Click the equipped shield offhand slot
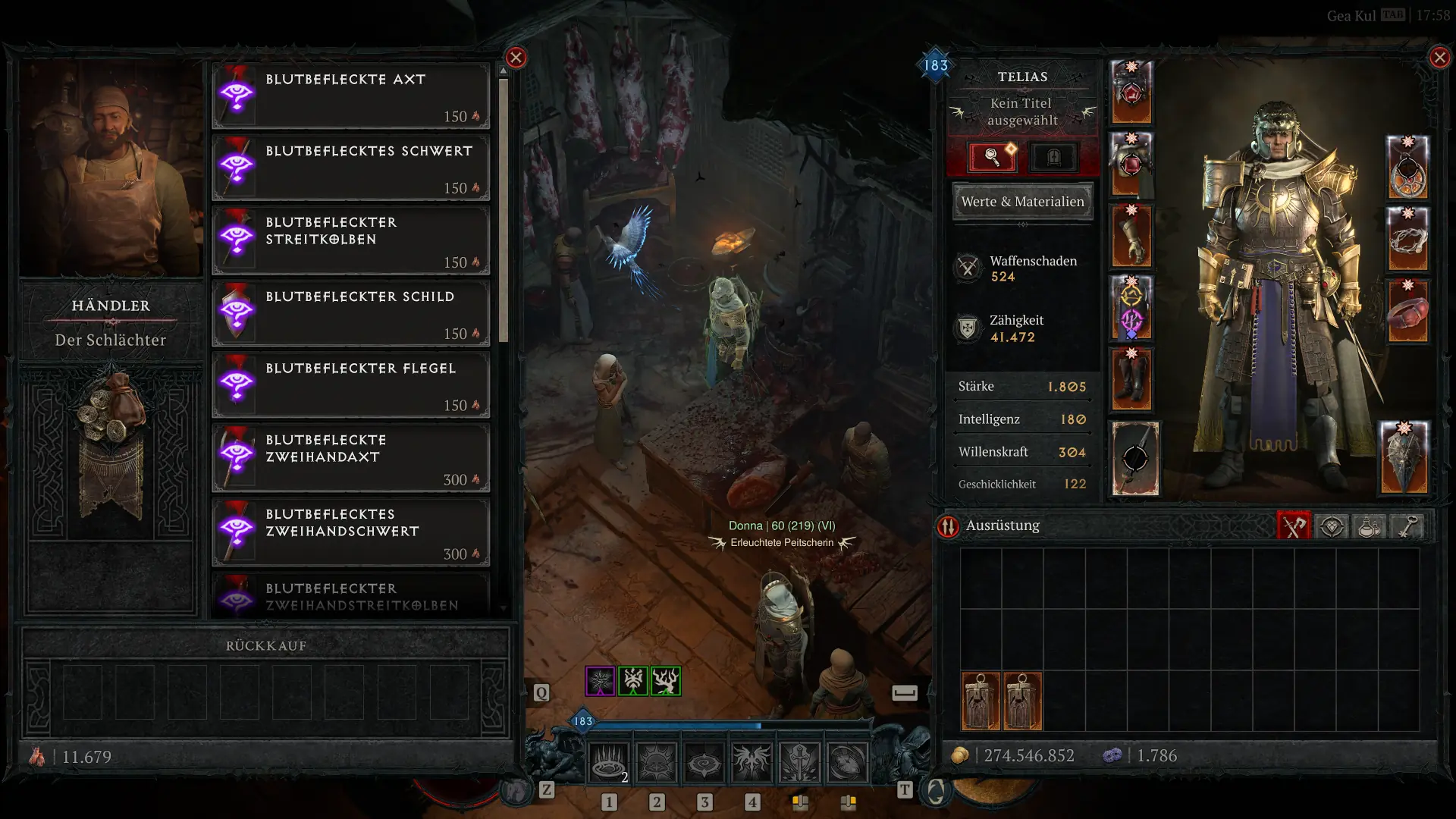The width and height of the screenshot is (1456, 819). [x=1404, y=458]
